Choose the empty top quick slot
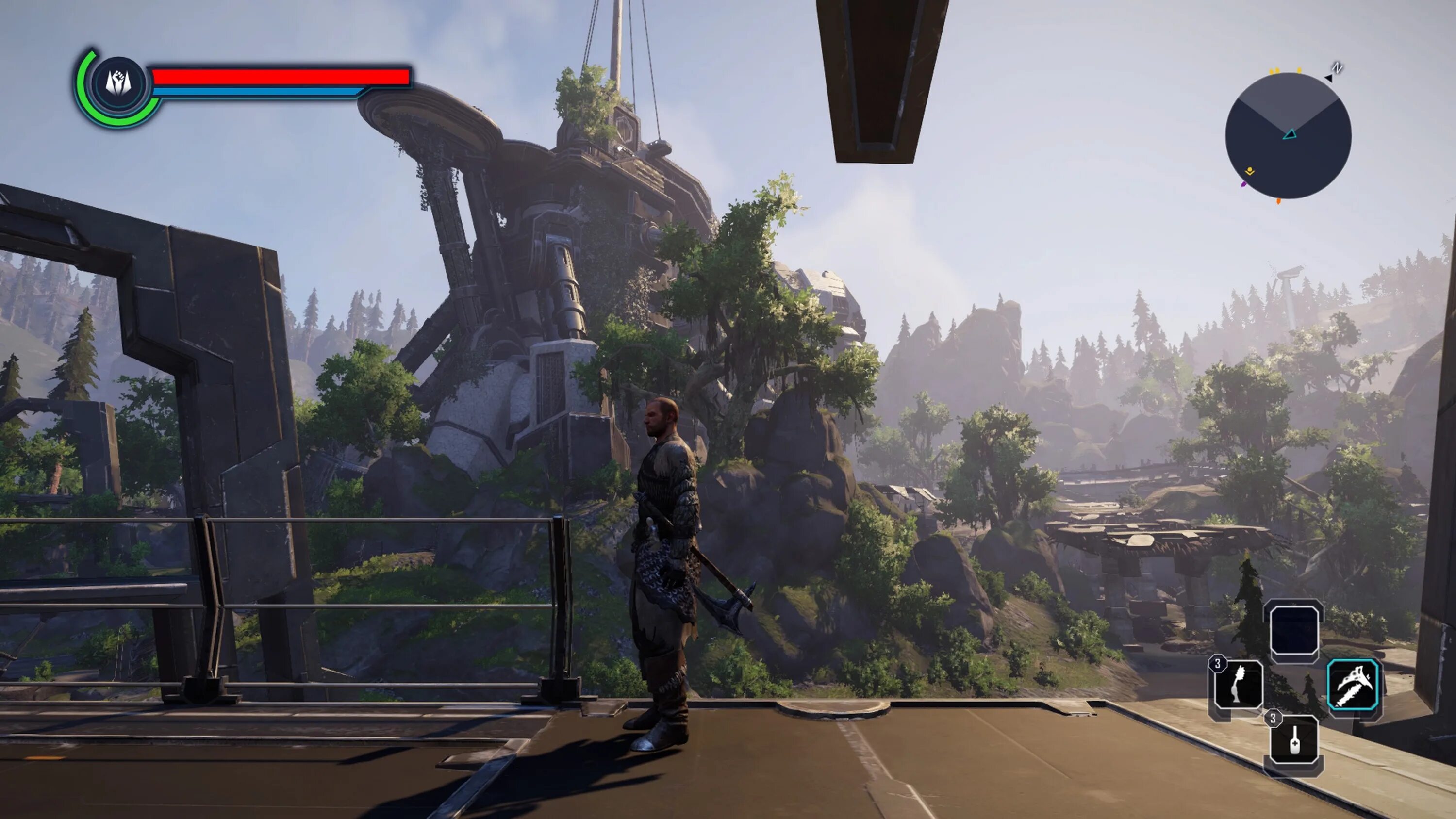This screenshot has width=1456, height=819. click(1294, 630)
